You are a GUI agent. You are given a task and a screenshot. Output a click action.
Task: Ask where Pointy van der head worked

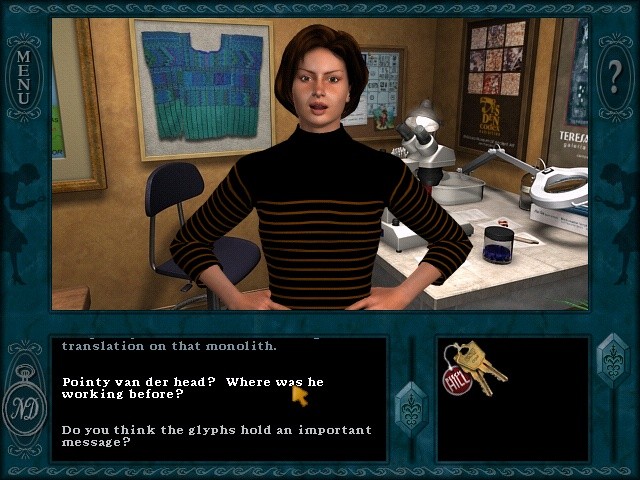tap(192, 388)
